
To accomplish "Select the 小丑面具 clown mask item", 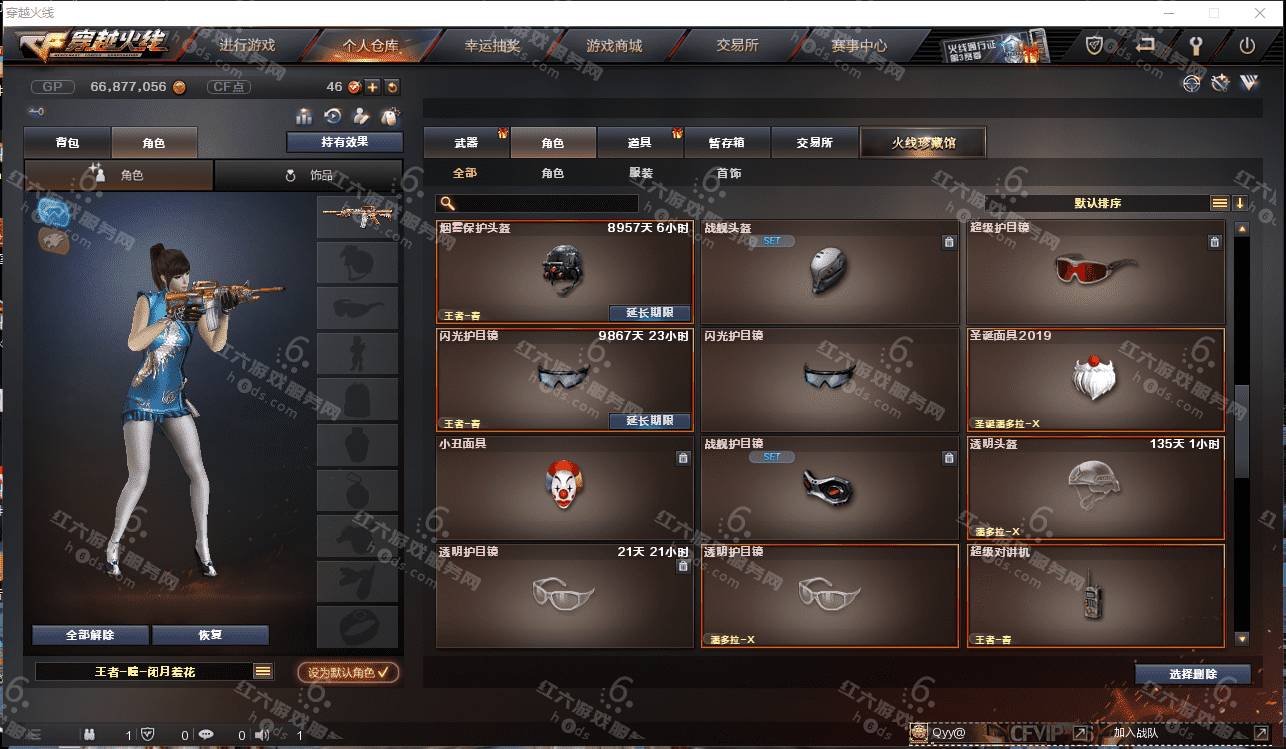I will 565,486.
